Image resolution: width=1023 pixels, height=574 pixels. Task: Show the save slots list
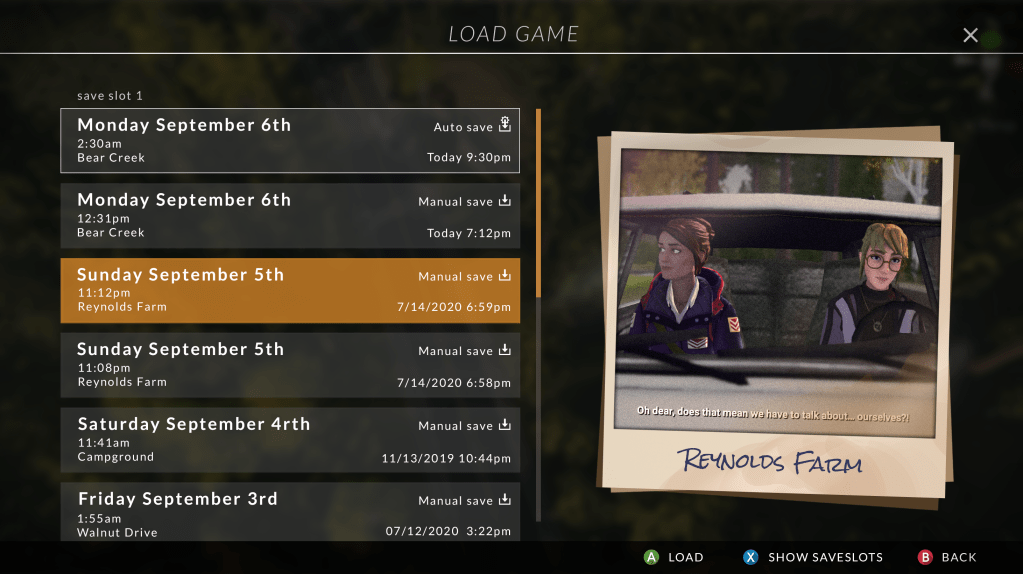825,557
